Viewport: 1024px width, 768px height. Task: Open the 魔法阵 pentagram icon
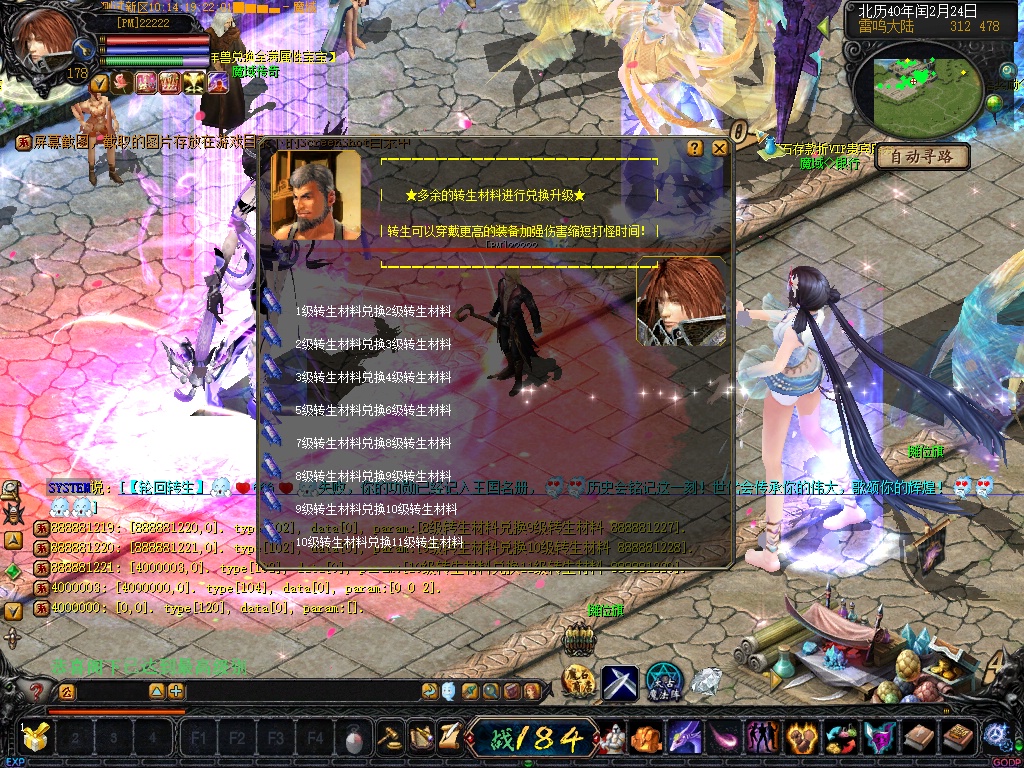(x=663, y=681)
